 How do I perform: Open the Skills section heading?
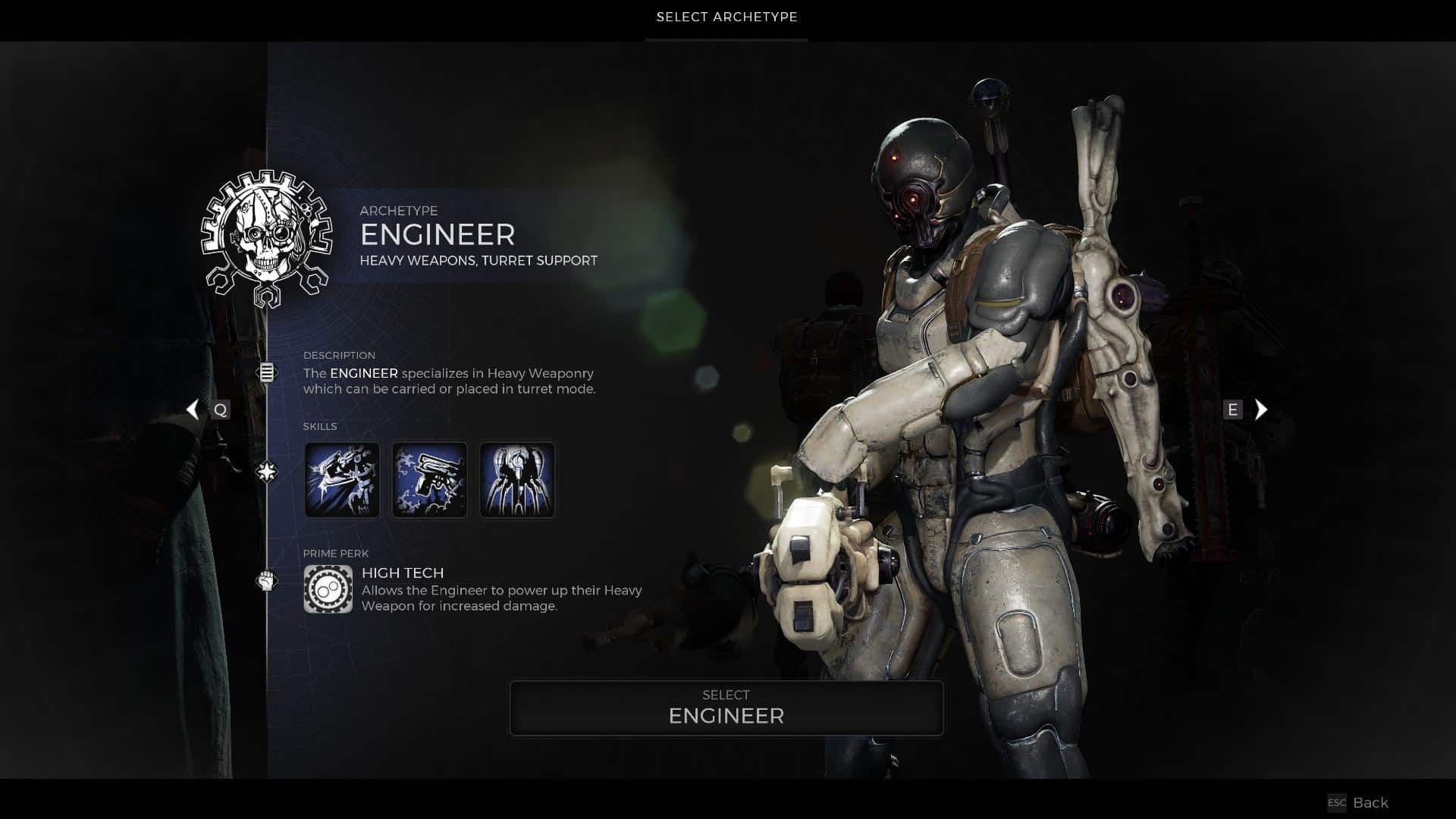point(321,426)
